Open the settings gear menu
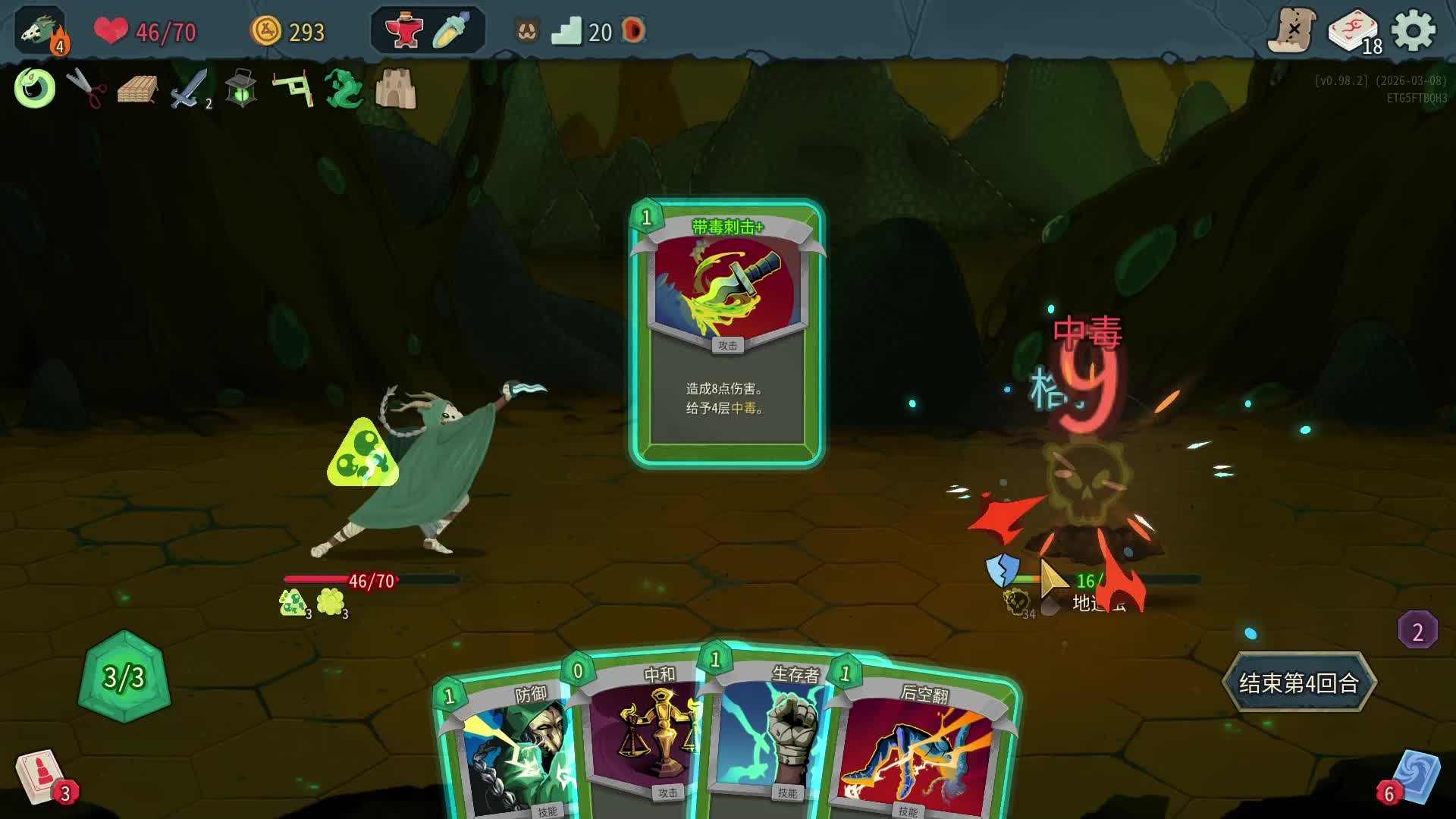 pos(1414,31)
